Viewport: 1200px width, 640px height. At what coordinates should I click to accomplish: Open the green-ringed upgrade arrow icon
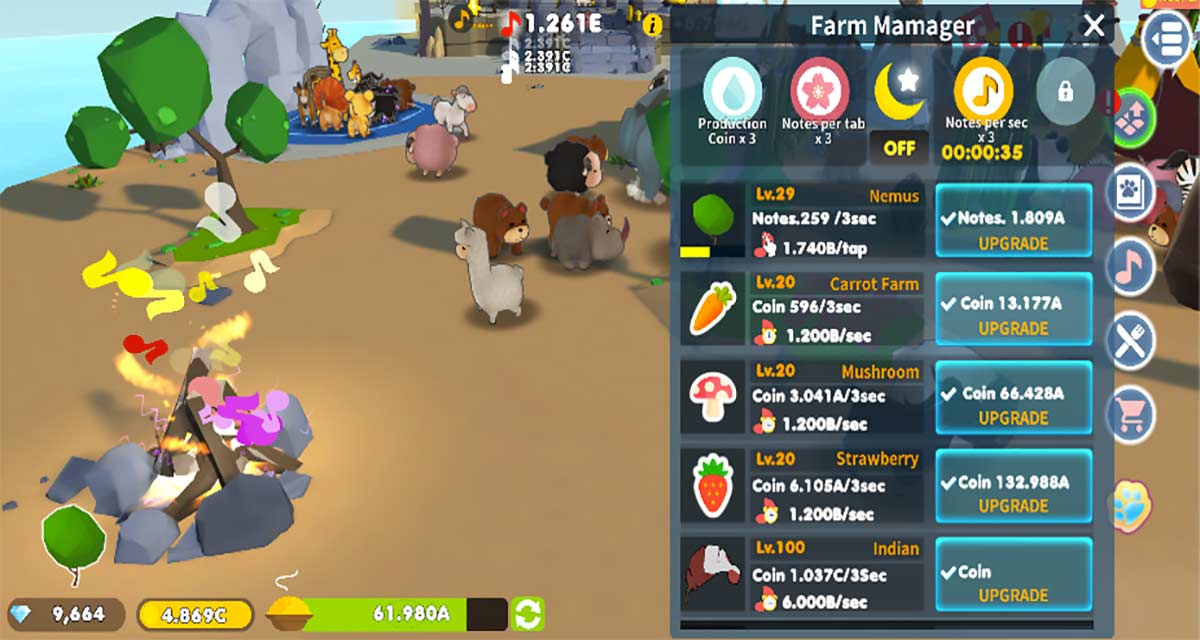1131,116
